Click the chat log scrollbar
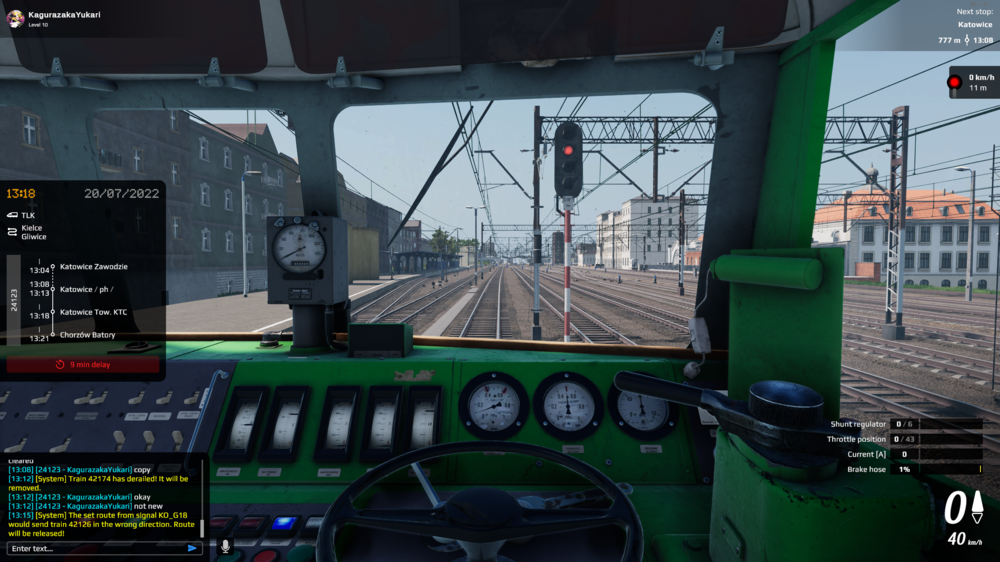This screenshot has height=562, width=1000. tap(203, 525)
